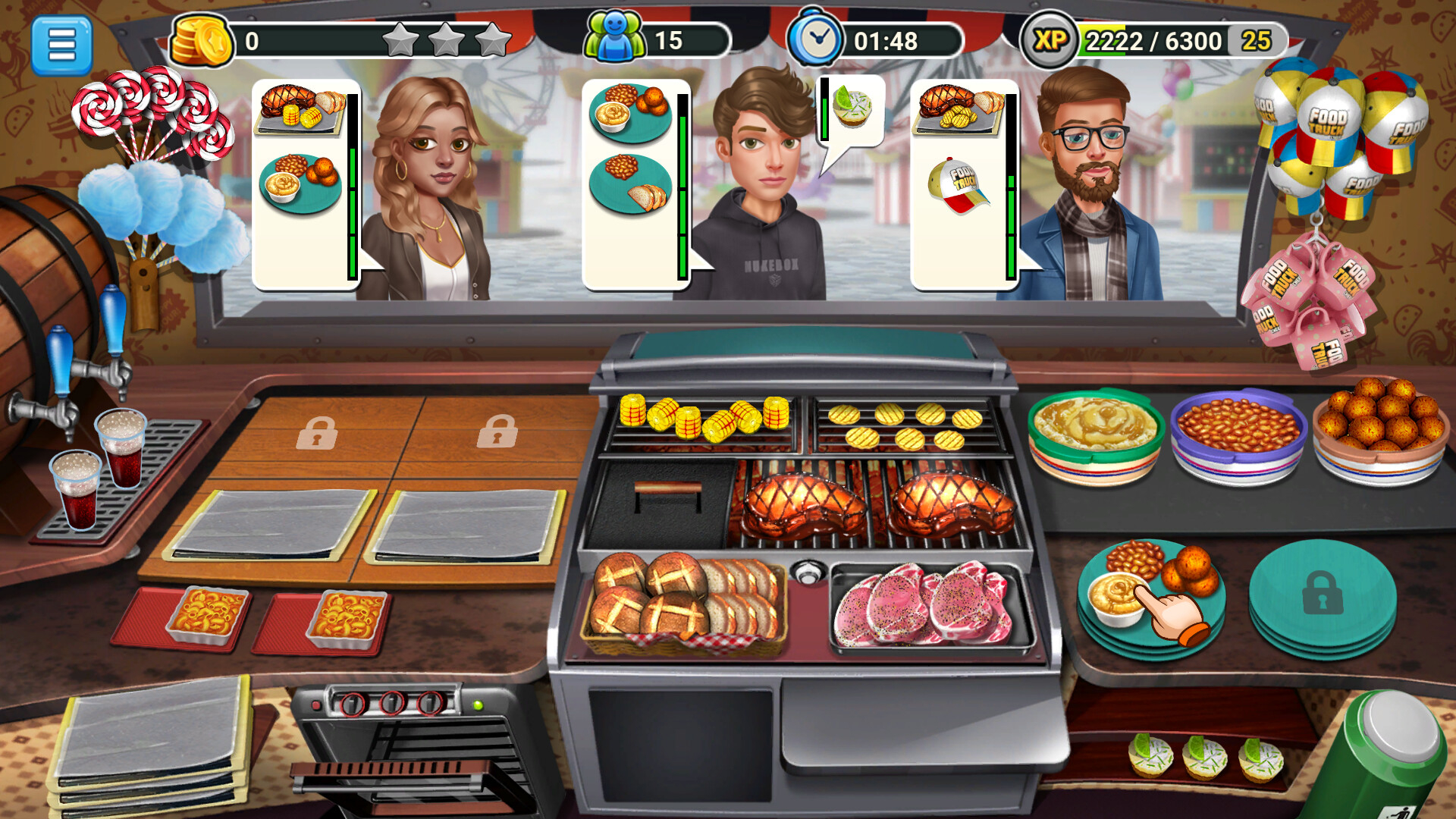Open the hamburger menu in the top-left corner
The width and height of the screenshot is (1456, 819).
pyautogui.click(x=61, y=43)
